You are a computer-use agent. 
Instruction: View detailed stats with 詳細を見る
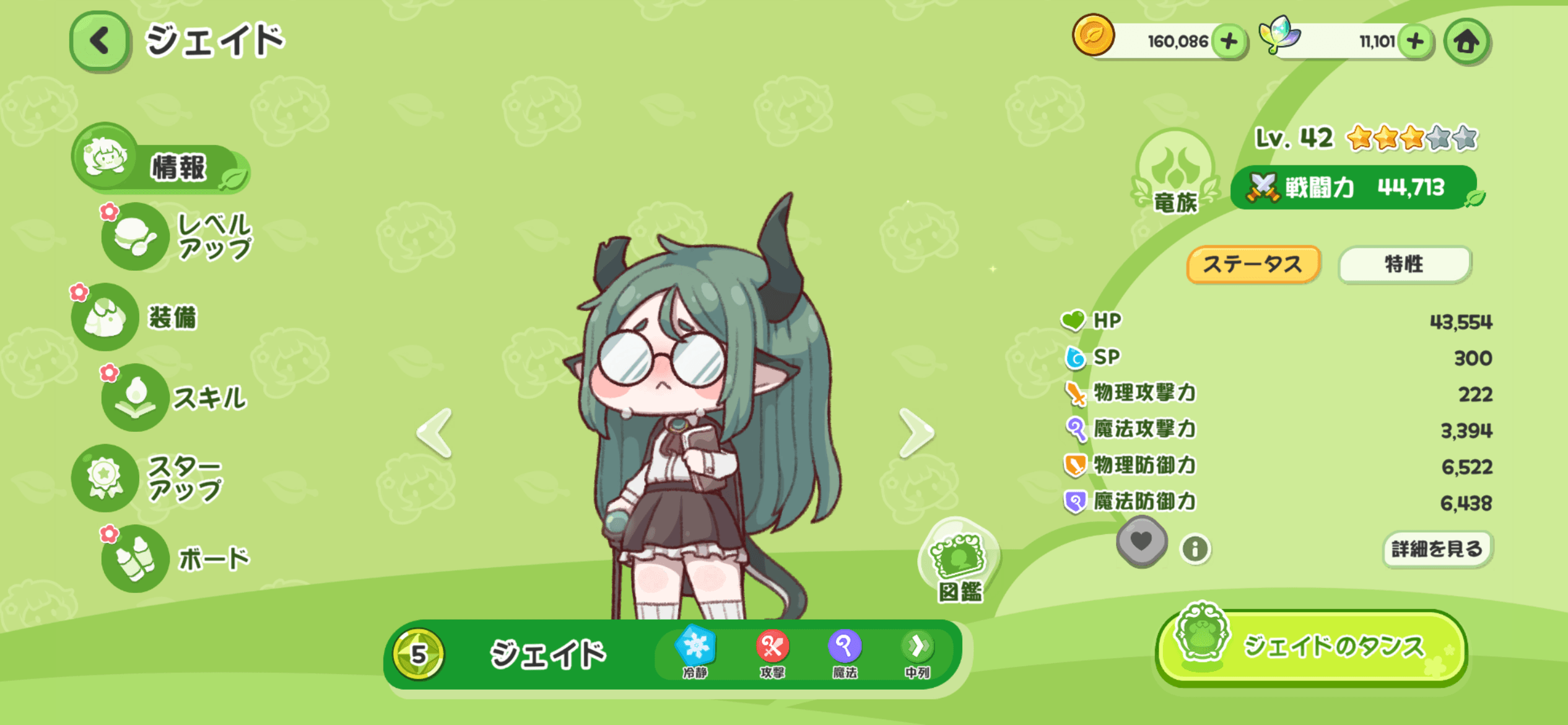pos(1437,548)
